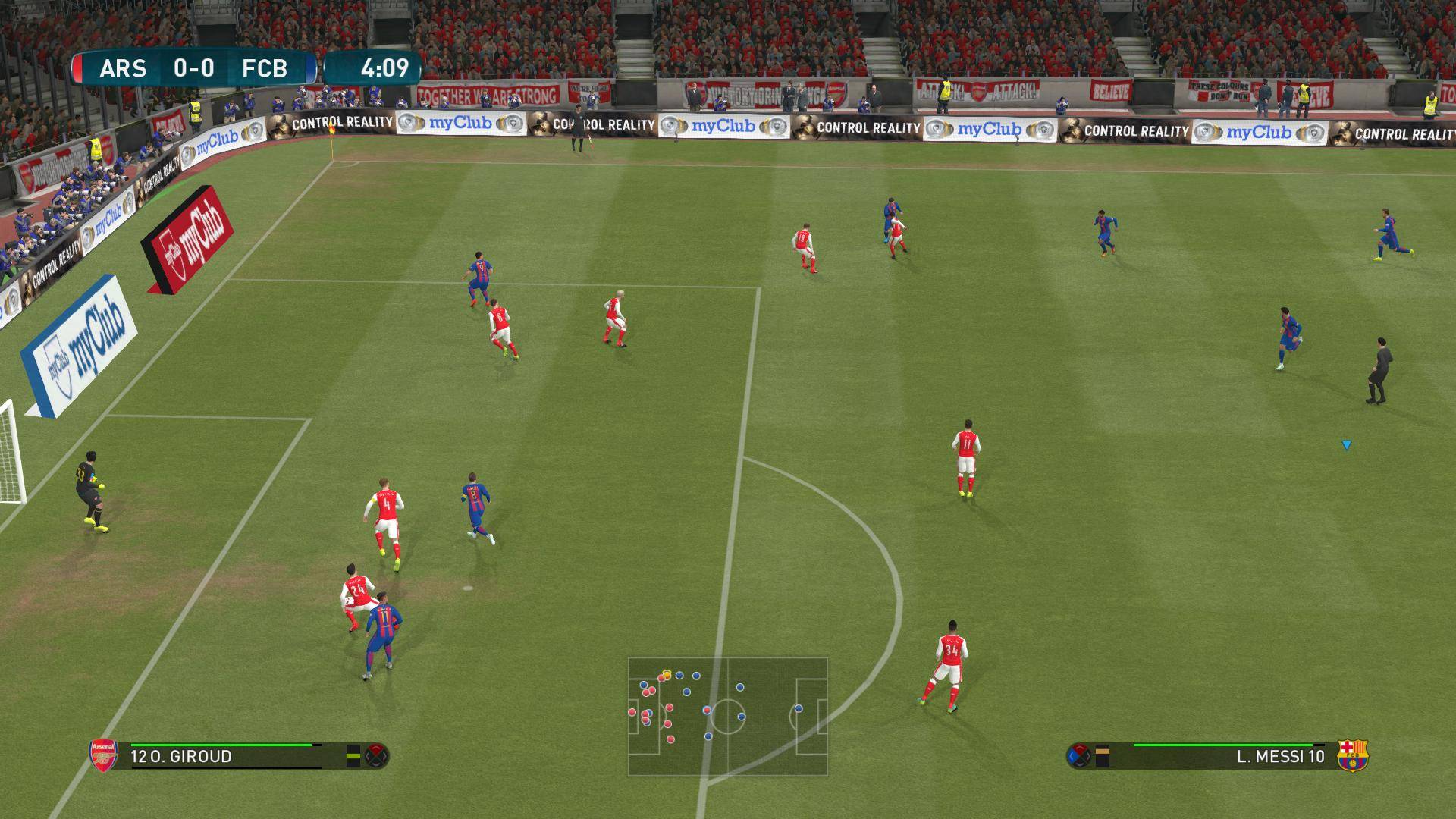Viewport: 1456px width, 819px height.
Task: Select the Arsenal club crest
Action: (104, 755)
